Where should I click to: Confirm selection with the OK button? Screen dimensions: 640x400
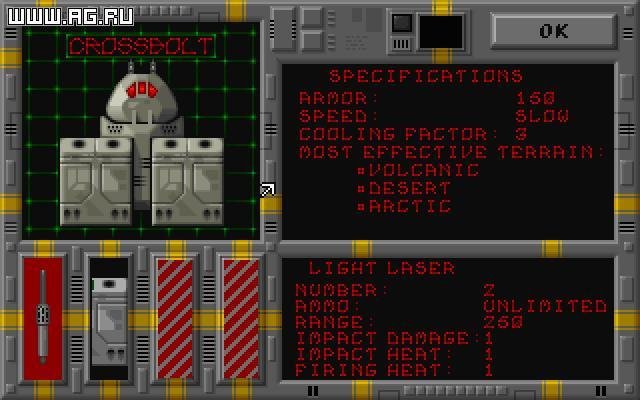click(x=553, y=30)
